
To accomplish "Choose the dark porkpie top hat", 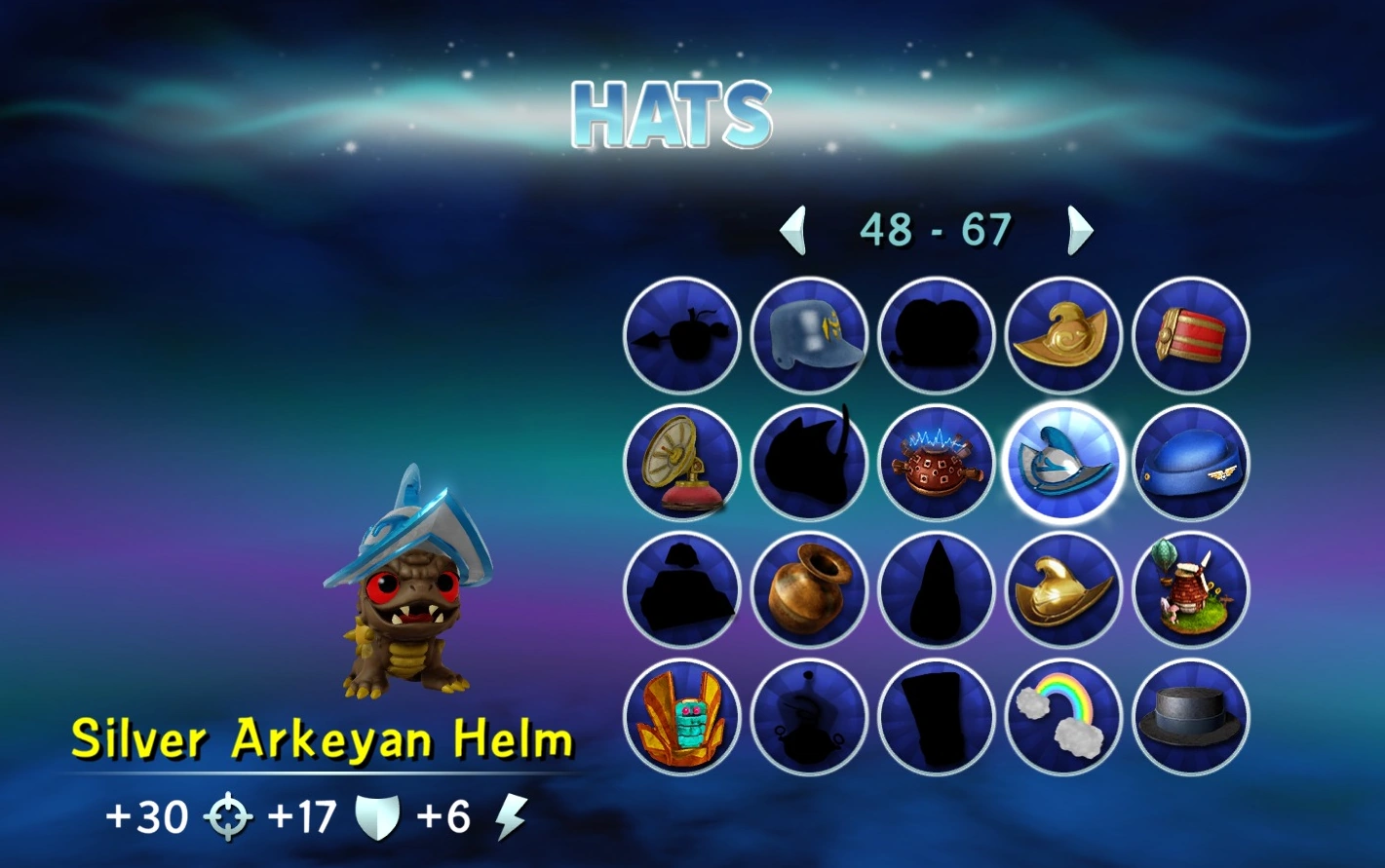I will point(1189,716).
